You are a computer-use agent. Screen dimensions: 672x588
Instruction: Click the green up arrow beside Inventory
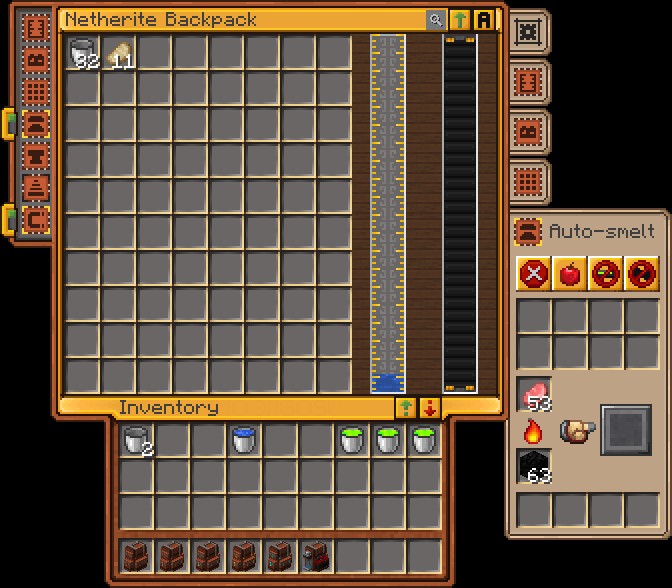tap(406, 408)
